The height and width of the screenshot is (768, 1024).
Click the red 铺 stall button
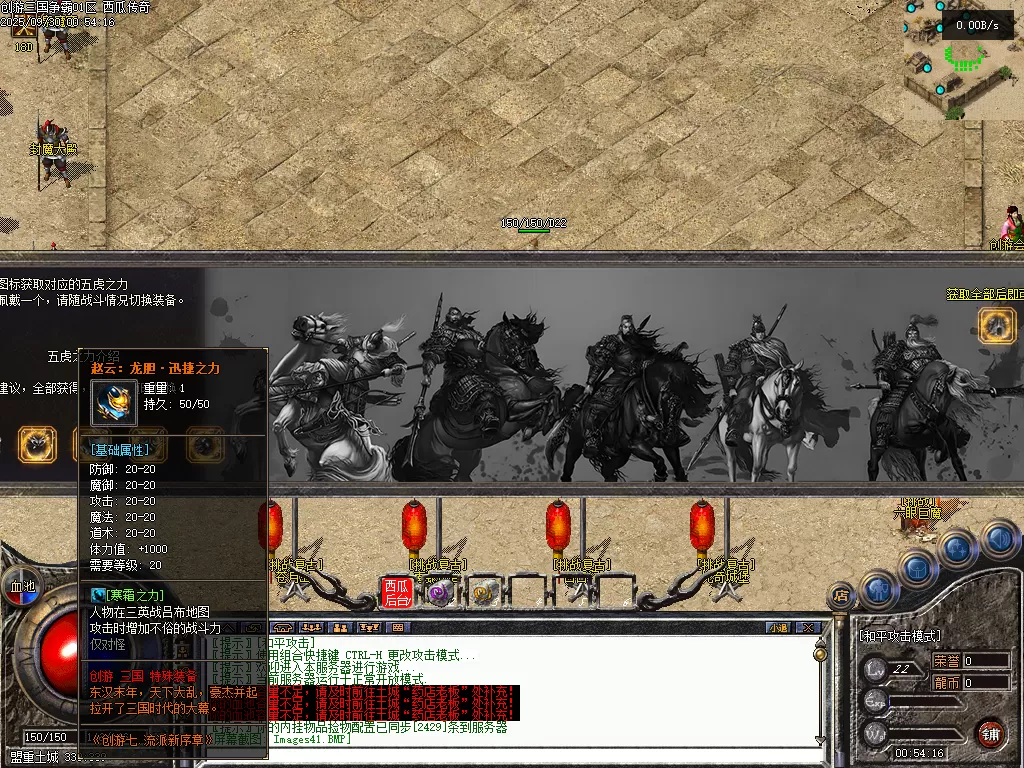click(x=990, y=734)
